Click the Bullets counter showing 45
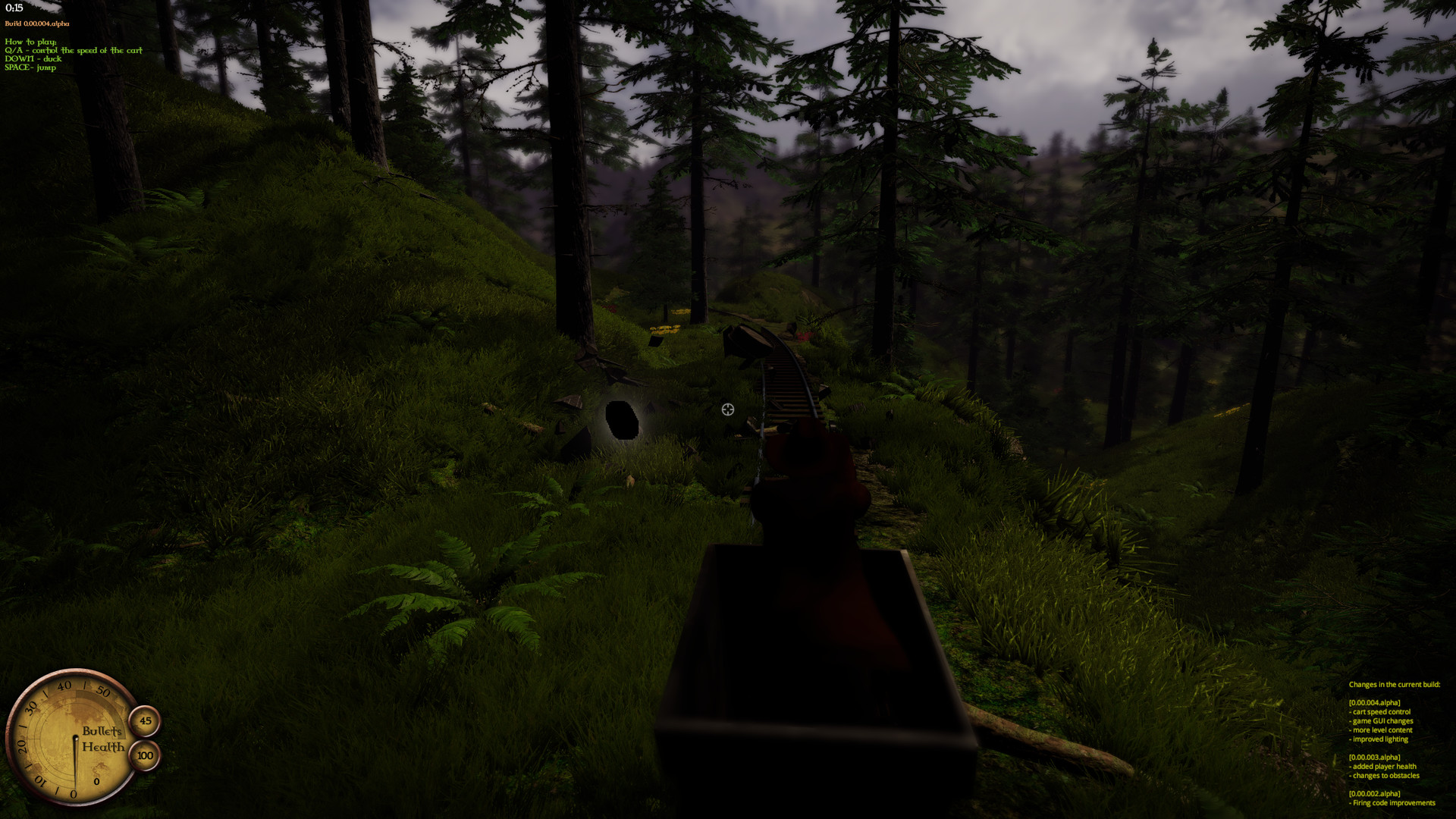 (144, 720)
